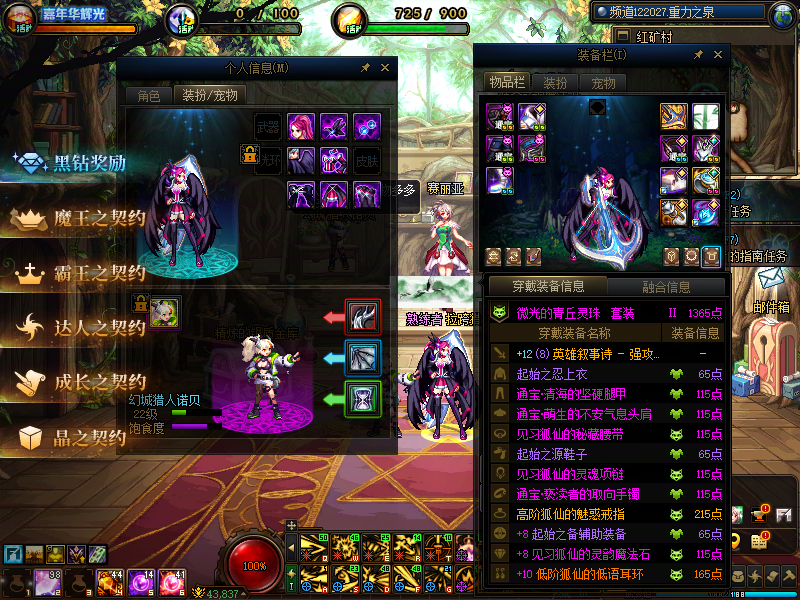The image size is (800, 600).
Task: Close the 个人信息 character info window
Action: pos(386,68)
